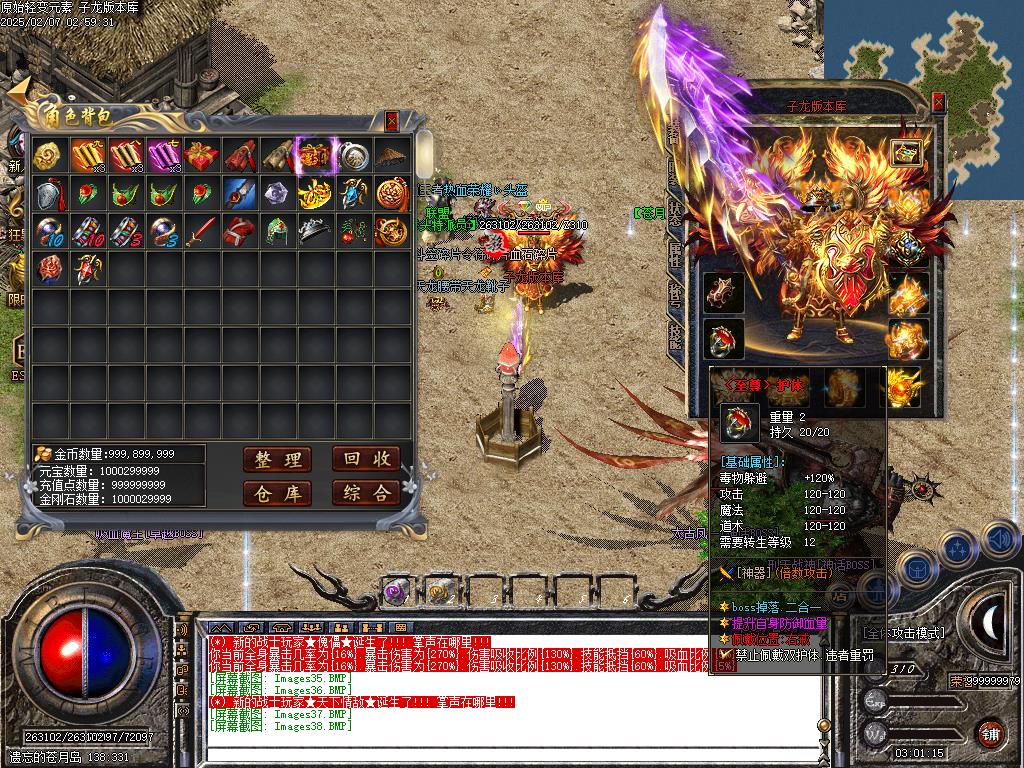
Task: Click the 整理 sort button
Action: (x=277, y=459)
